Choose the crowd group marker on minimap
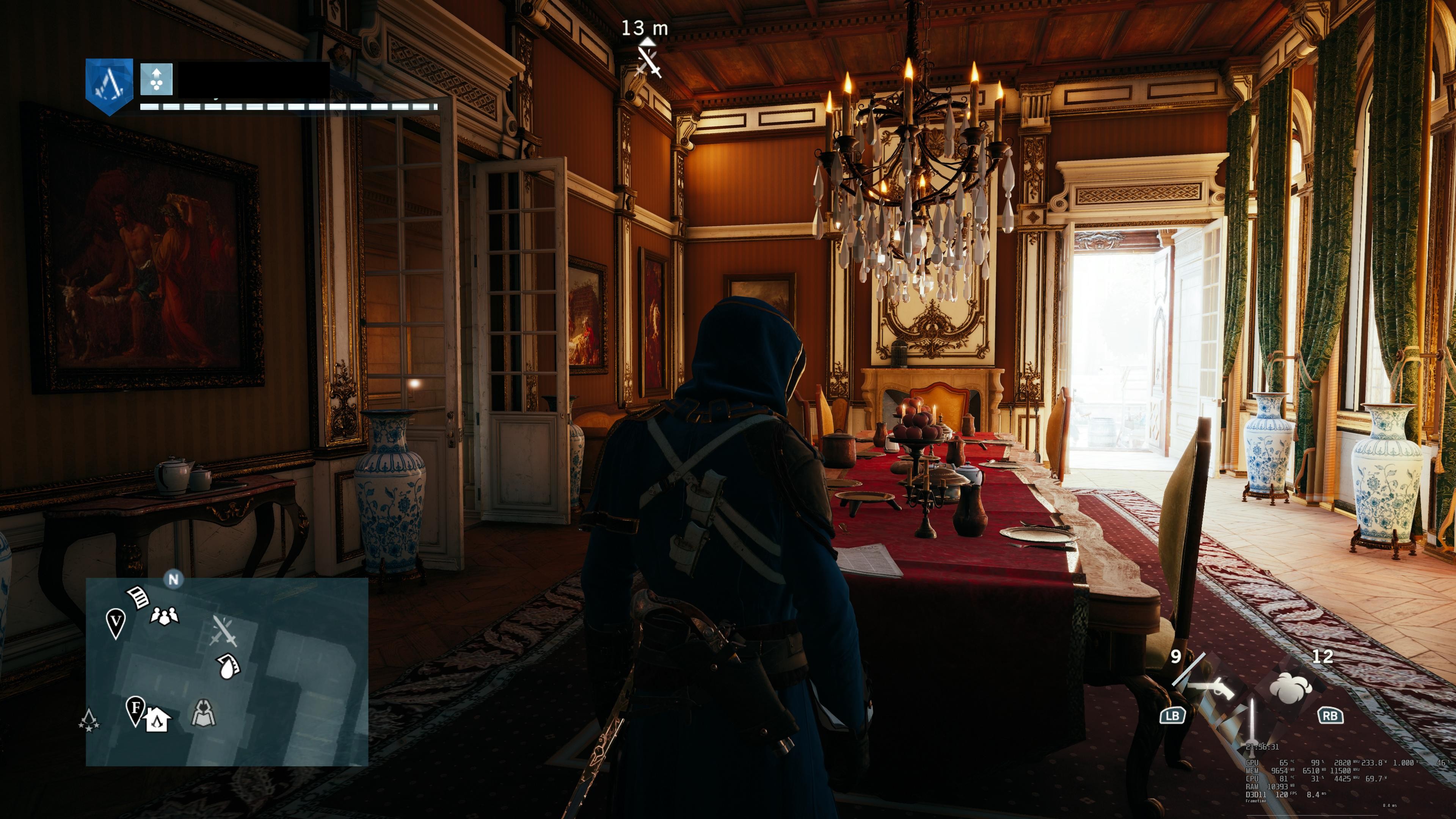This screenshot has width=1456, height=819. point(165,615)
